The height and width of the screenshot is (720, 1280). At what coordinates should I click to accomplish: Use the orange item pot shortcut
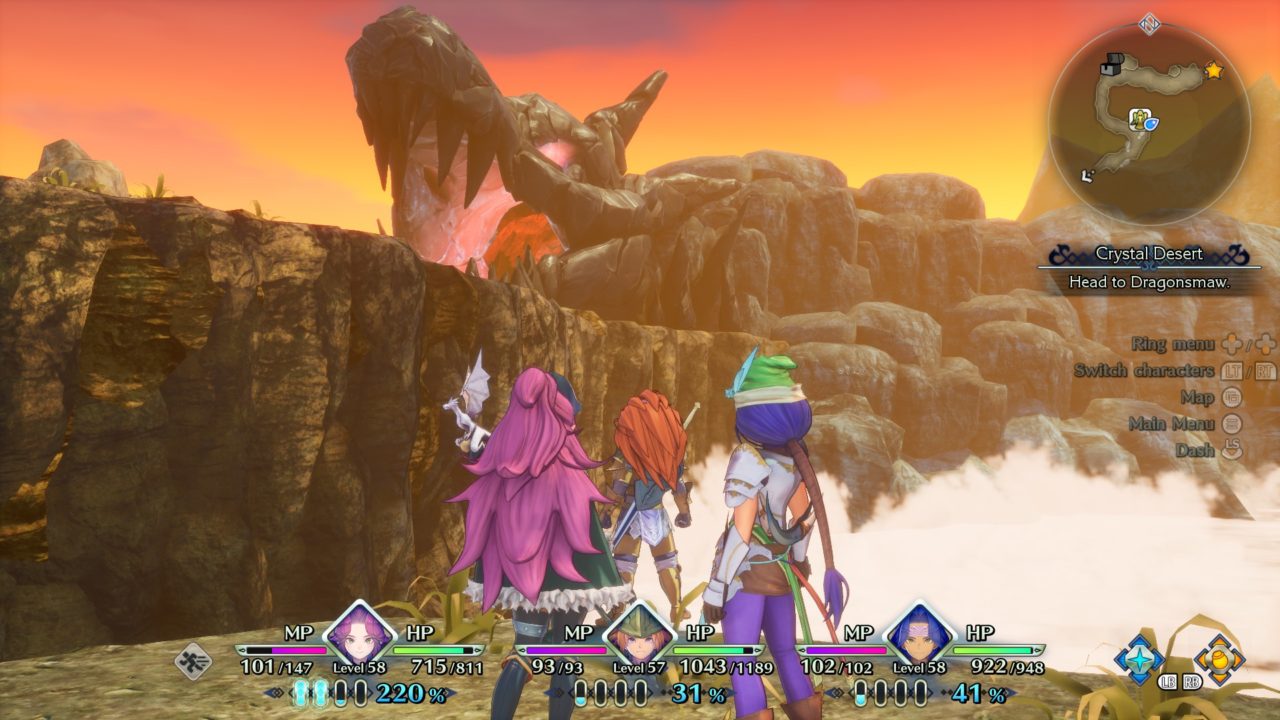[1219, 659]
